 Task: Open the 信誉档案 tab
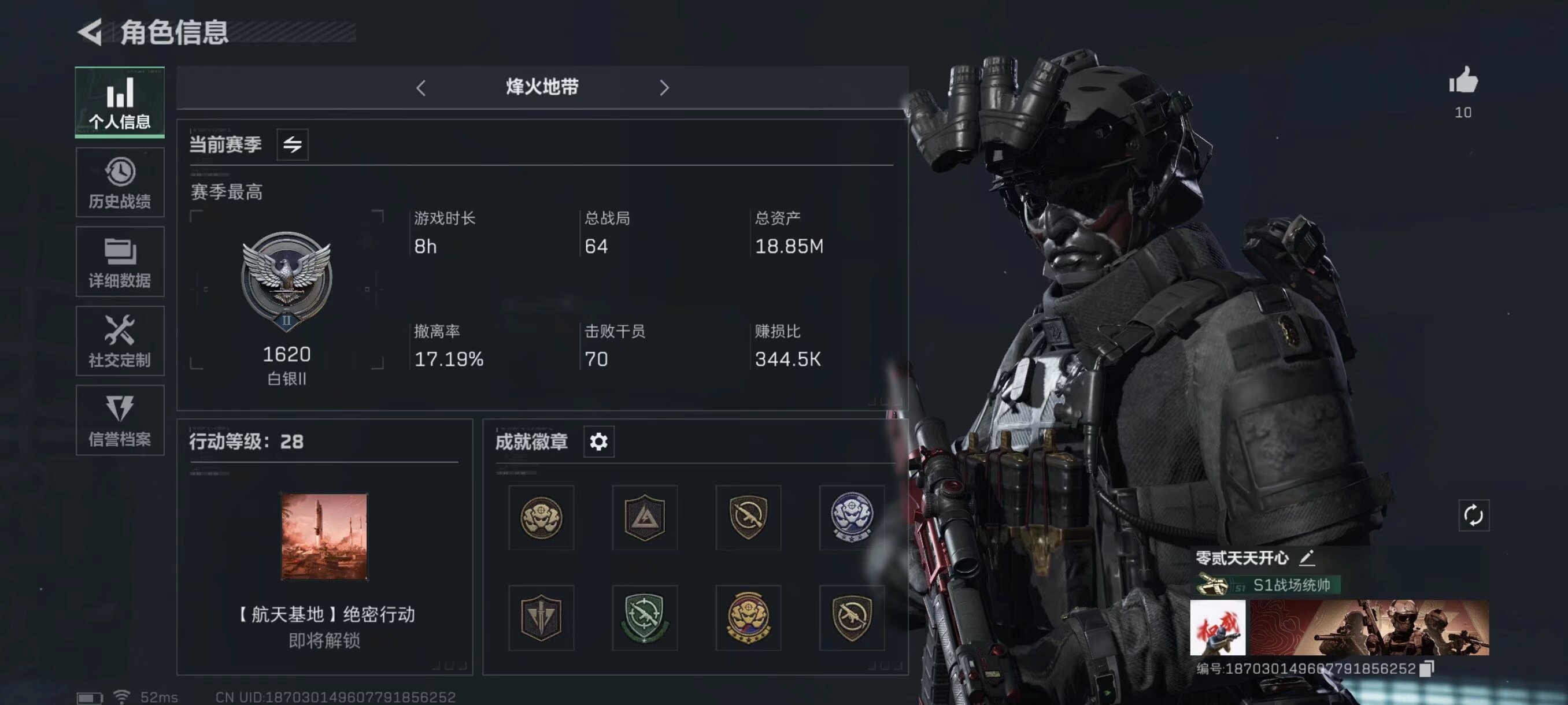click(120, 420)
